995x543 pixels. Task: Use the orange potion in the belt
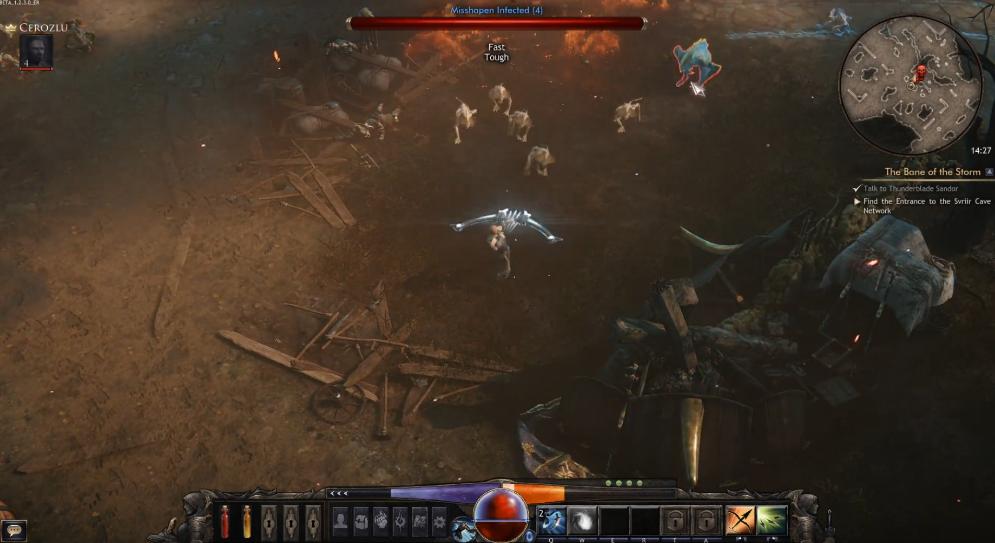point(246,521)
